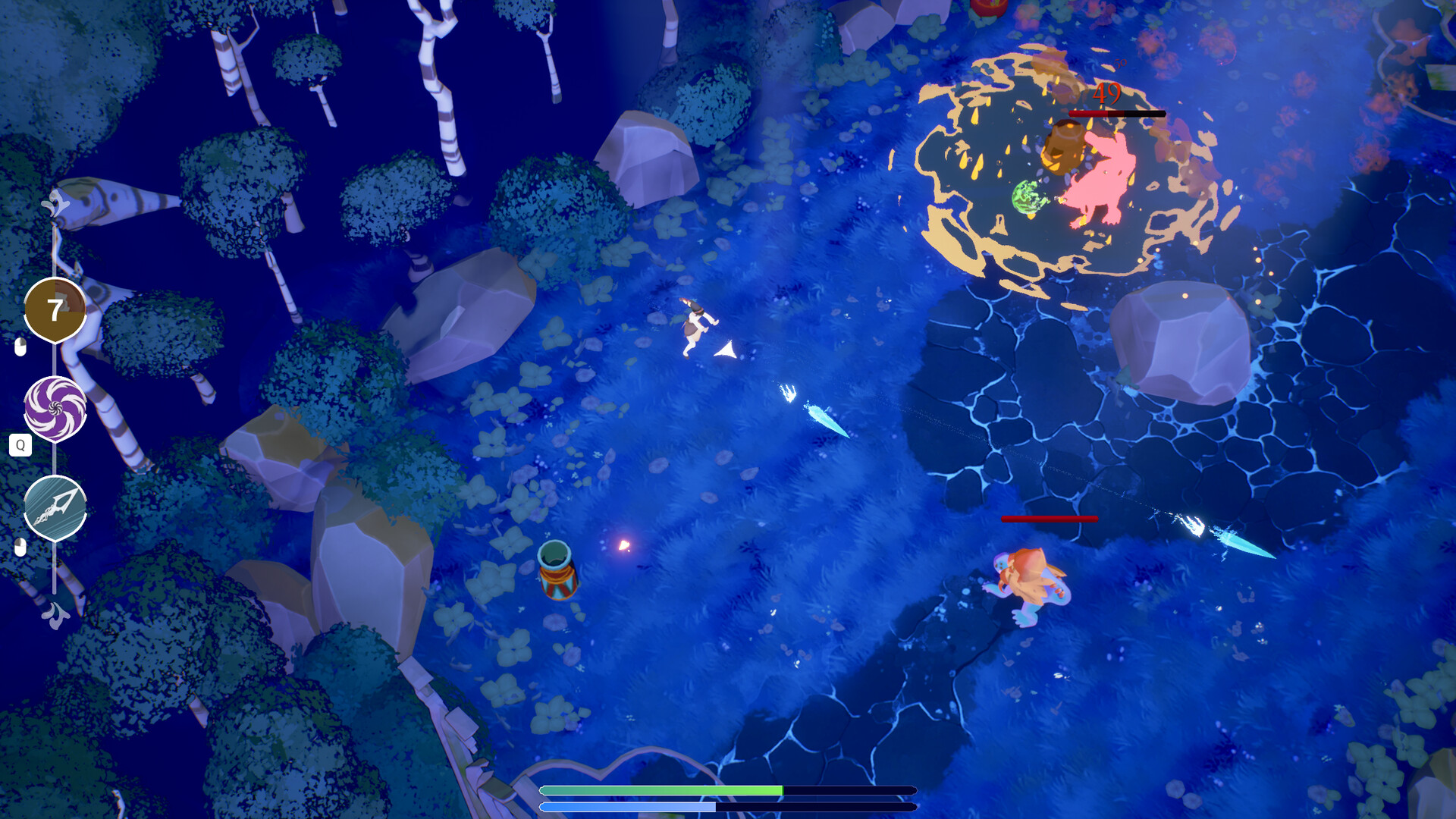
Task: Click the Q keybind label next to the whirlwind
Action: click(20, 446)
